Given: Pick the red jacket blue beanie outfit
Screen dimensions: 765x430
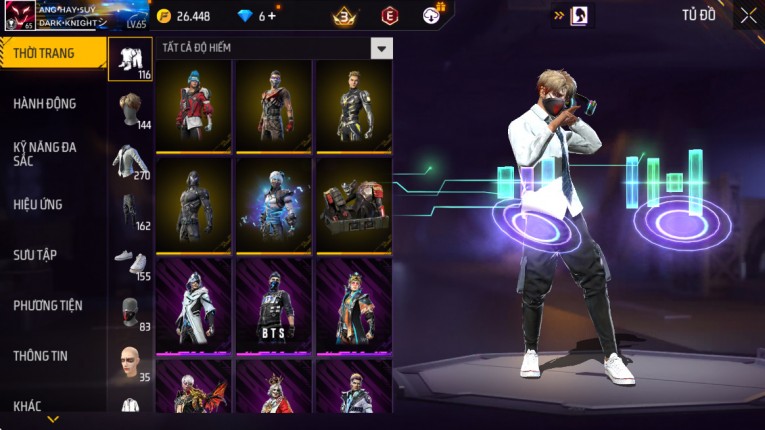Looking at the screenshot, I should 194,105.
